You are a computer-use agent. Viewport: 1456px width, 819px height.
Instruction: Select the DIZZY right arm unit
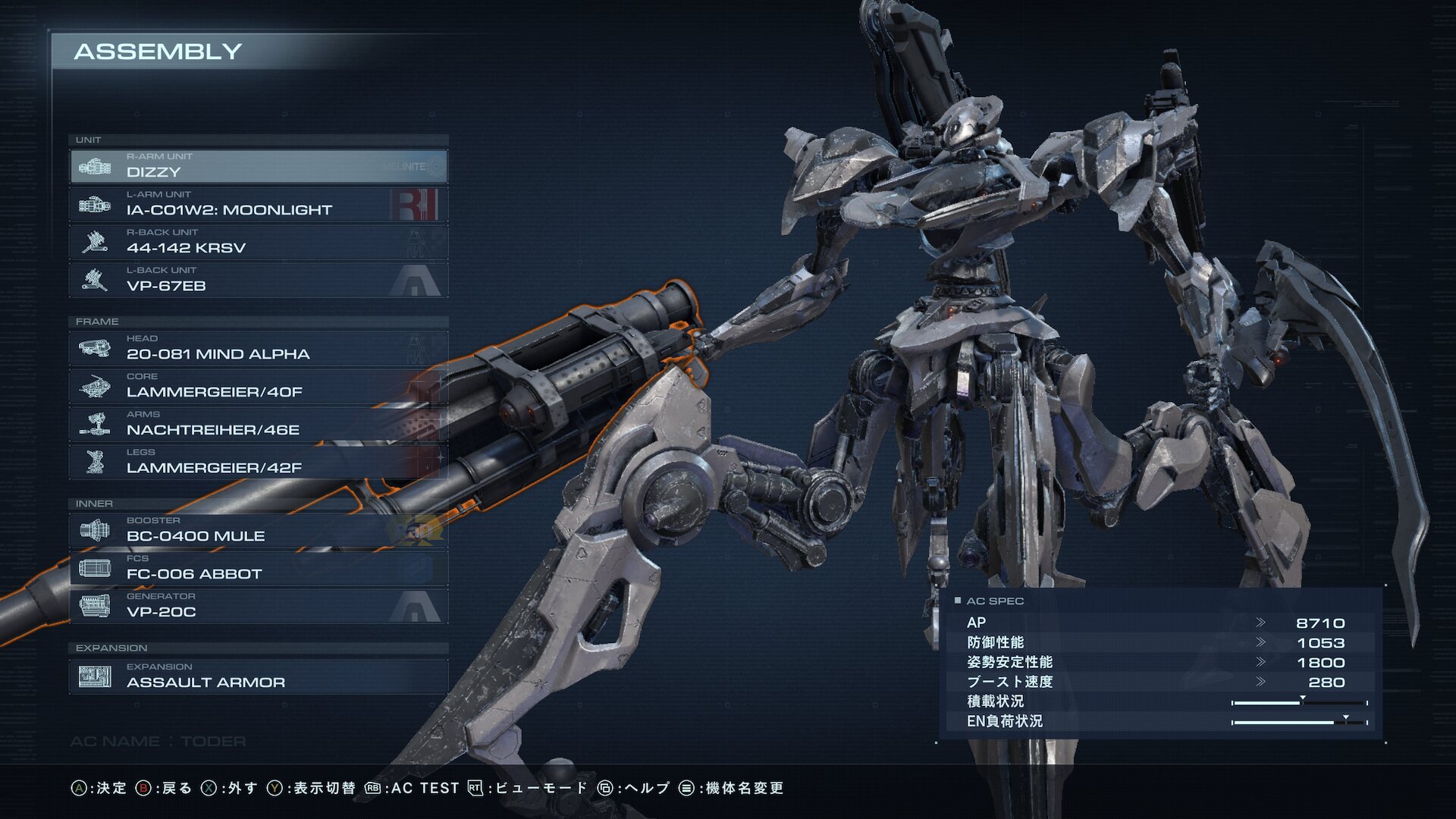258,166
